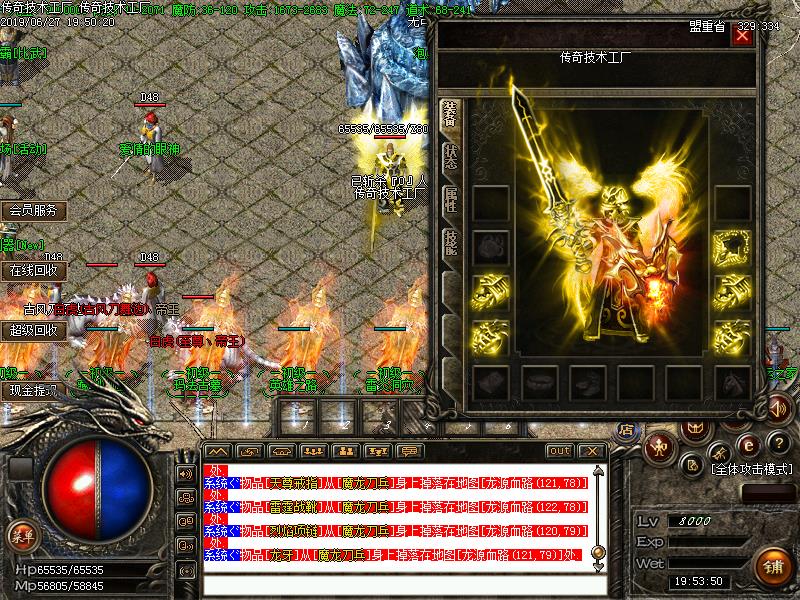Viewport: 800px width, 600px height.
Task: Show the 技能 skills tab
Action: 451,244
